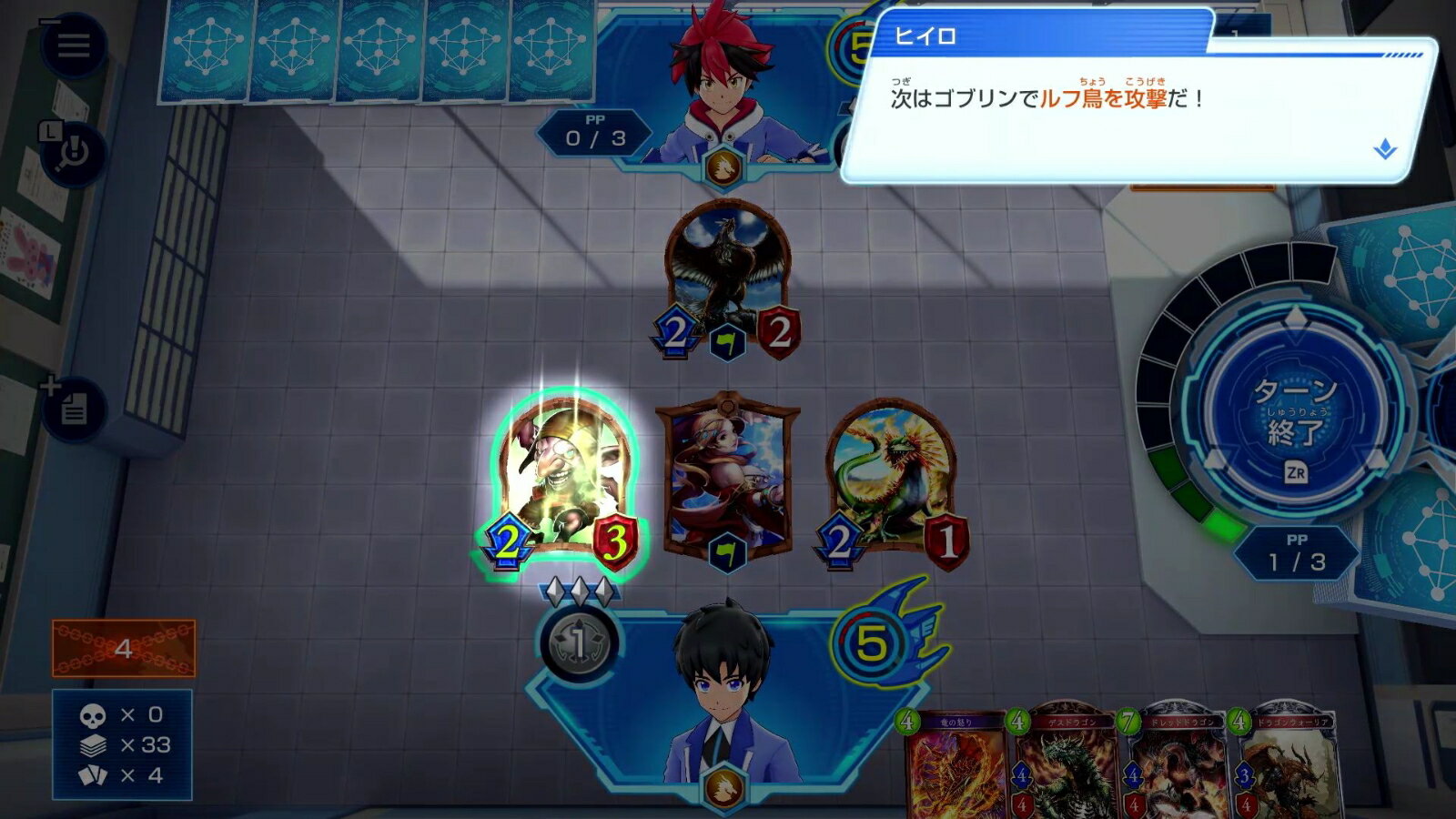Screen dimensions: 1456x819
Task: Click the evolution point orb marked 1
Action: (579, 643)
